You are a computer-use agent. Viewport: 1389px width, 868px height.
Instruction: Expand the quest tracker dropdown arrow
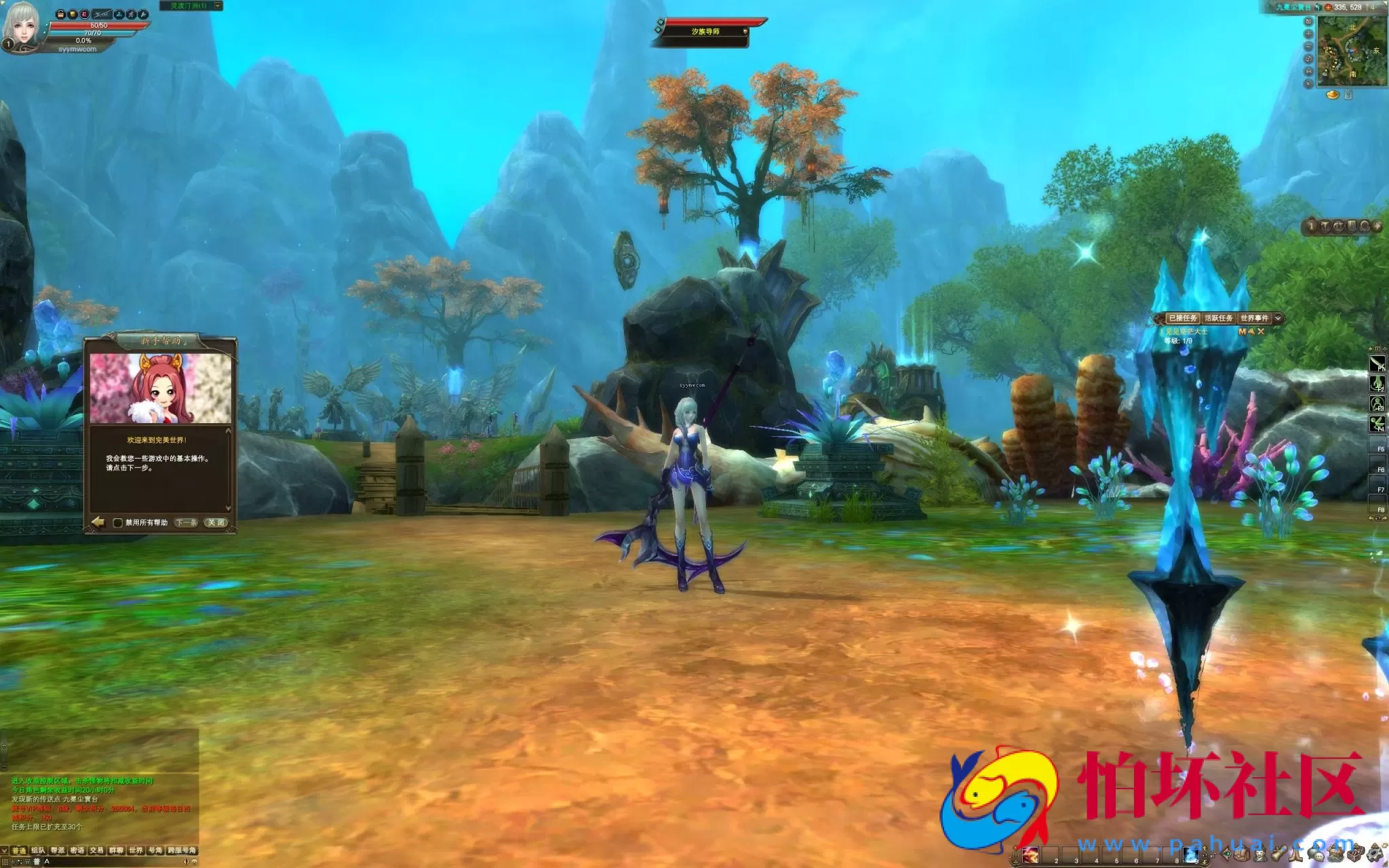(x=1278, y=318)
